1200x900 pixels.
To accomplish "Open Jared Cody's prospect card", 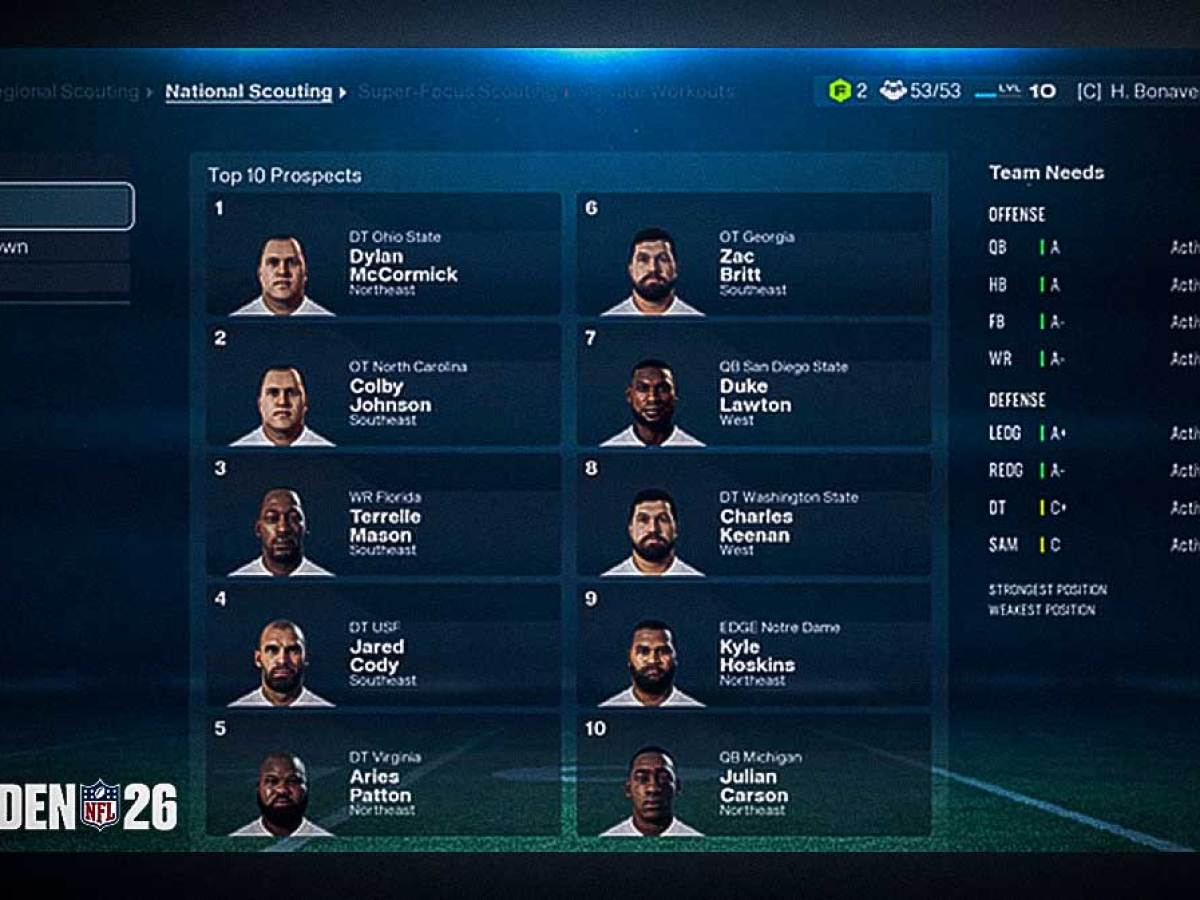I will point(383,645).
